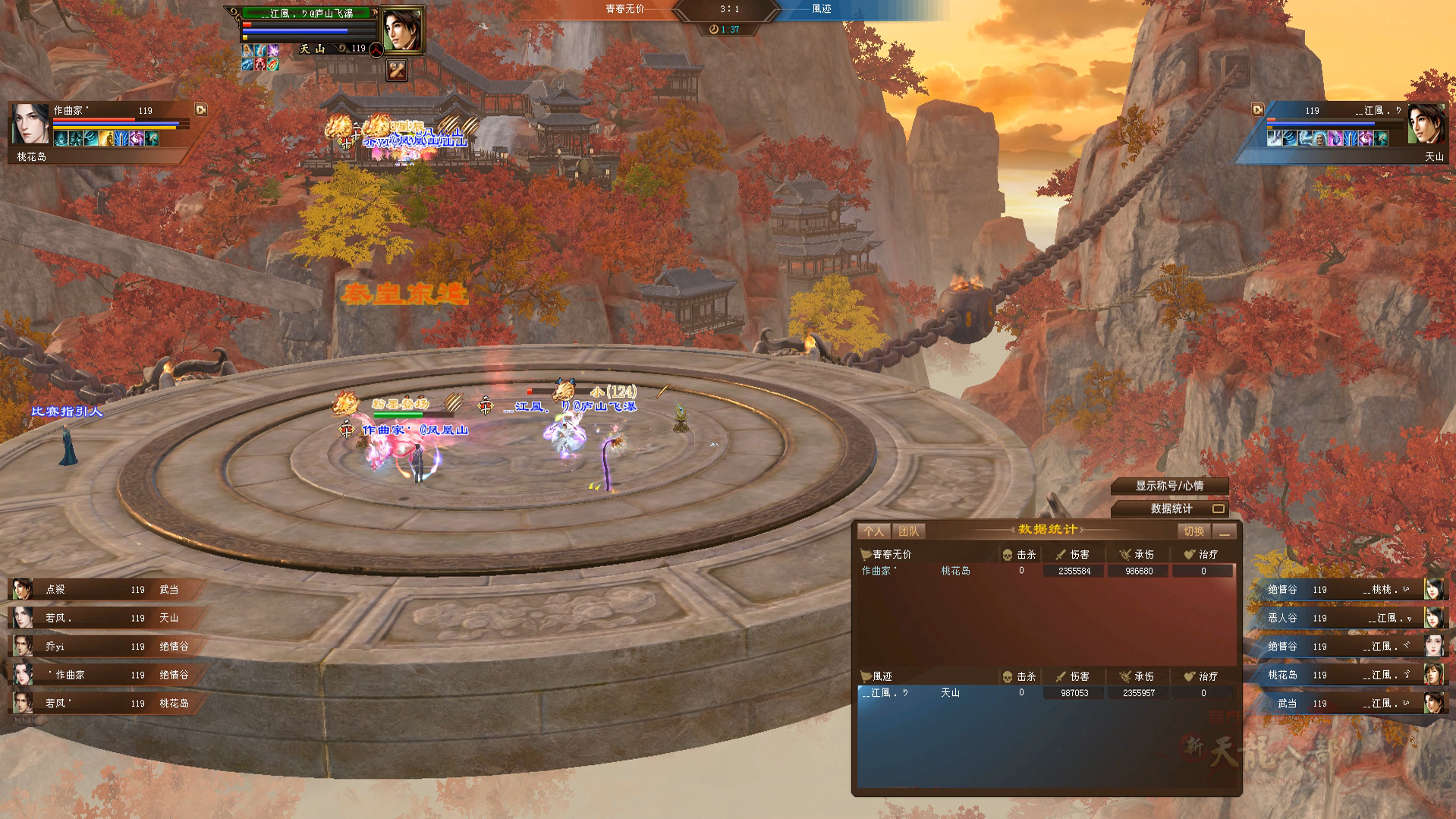This screenshot has width=1456, height=819.
Task: Toggle the record icon on right enemy frame
Action: 1258,109
